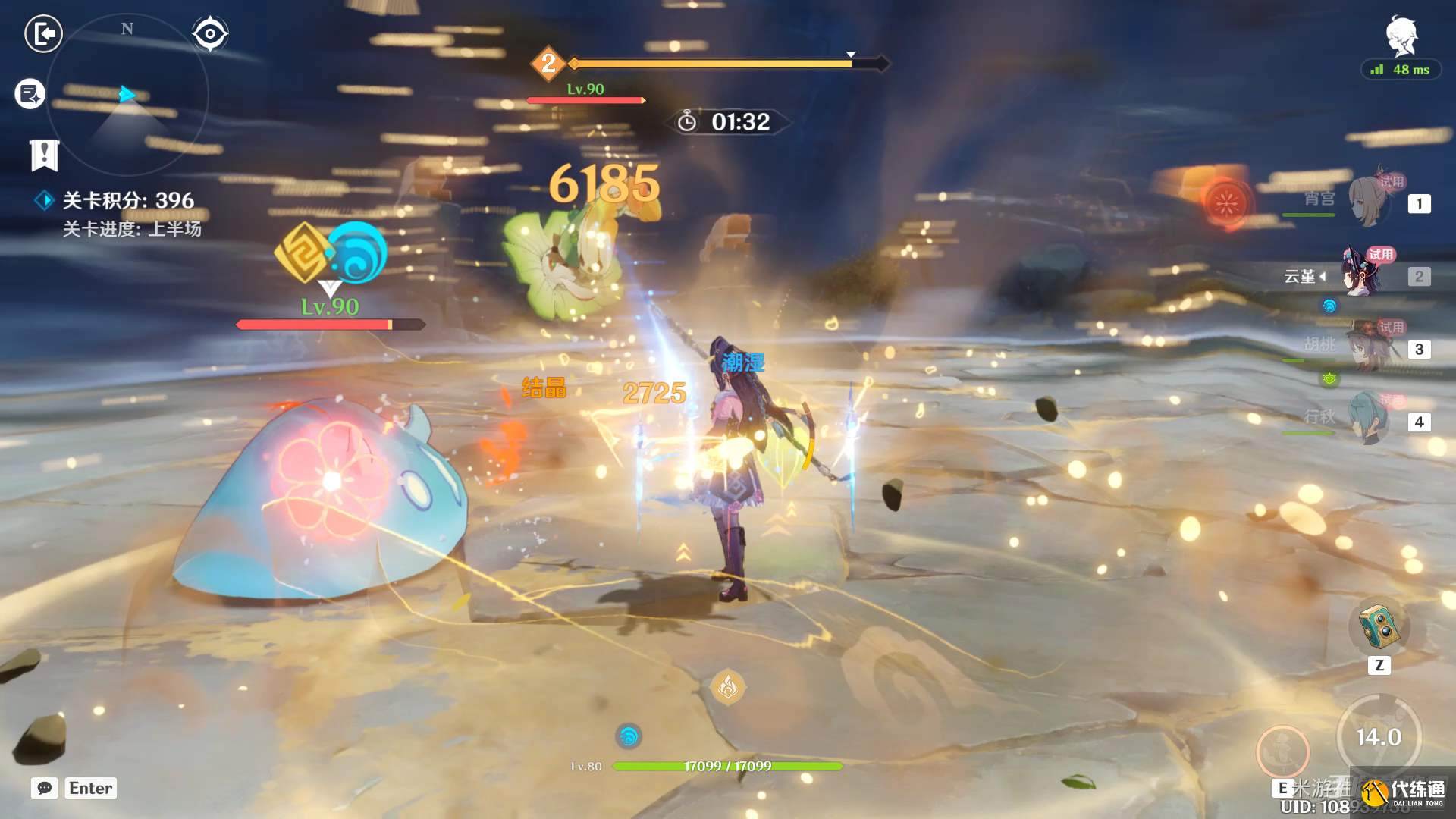Activate the elemental skill icon
This screenshot has width=1456, height=819.
[1283, 751]
